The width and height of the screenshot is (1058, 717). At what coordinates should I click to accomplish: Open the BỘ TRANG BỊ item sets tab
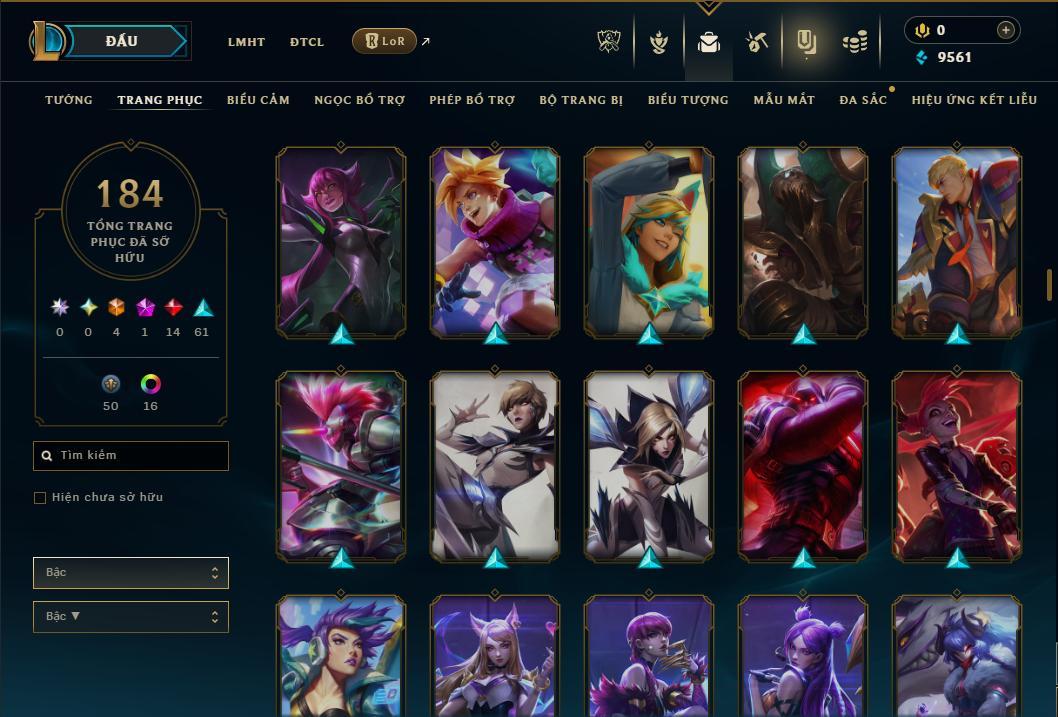(x=581, y=100)
